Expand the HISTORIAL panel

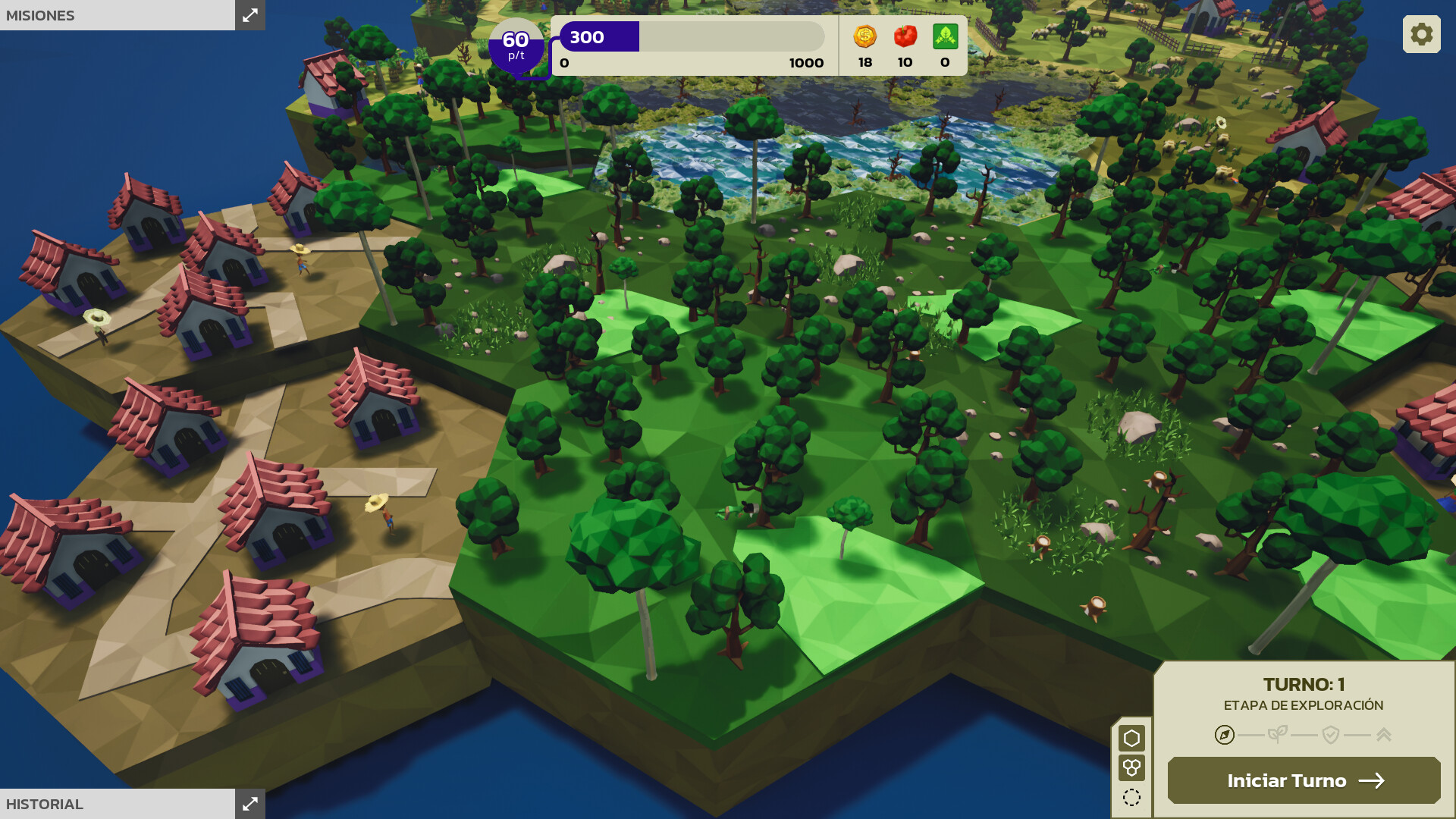250,804
